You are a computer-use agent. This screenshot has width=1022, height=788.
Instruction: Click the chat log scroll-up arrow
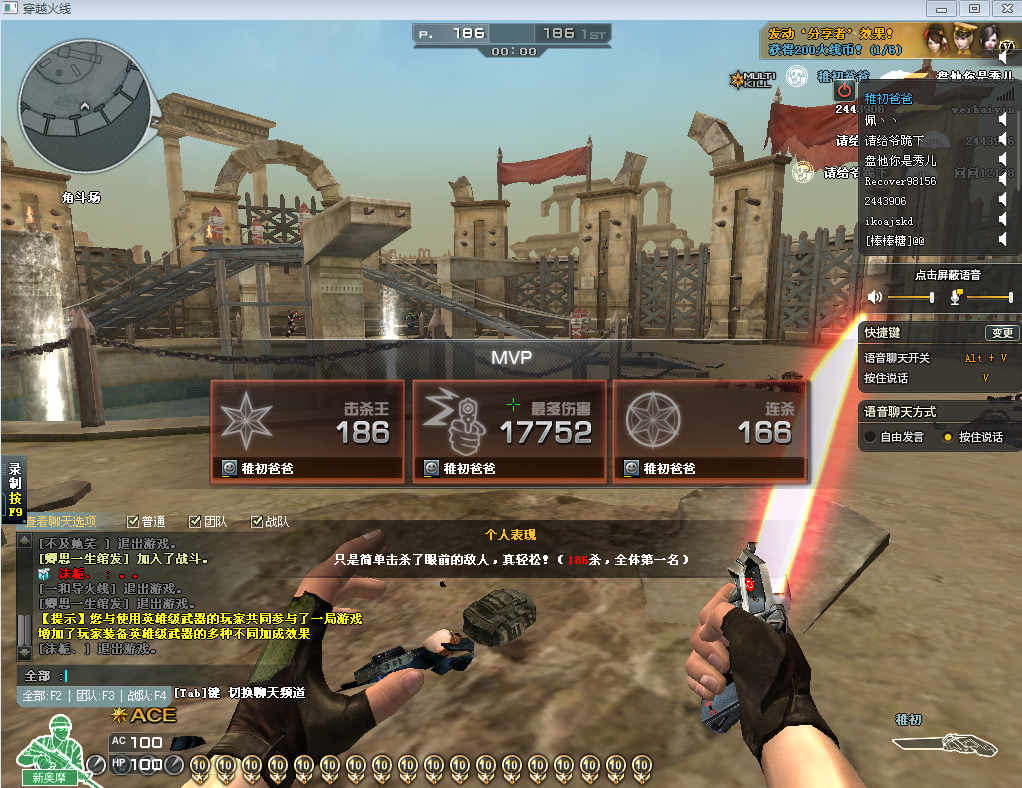point(24,541)
